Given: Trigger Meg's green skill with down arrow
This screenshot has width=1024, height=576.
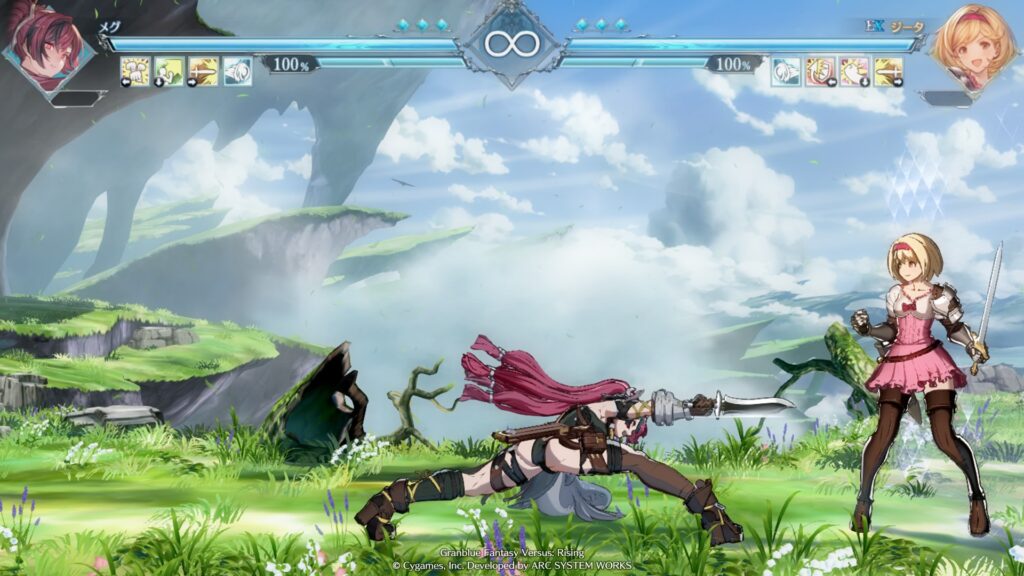Looking at the screenshot, I should [169, 71].
